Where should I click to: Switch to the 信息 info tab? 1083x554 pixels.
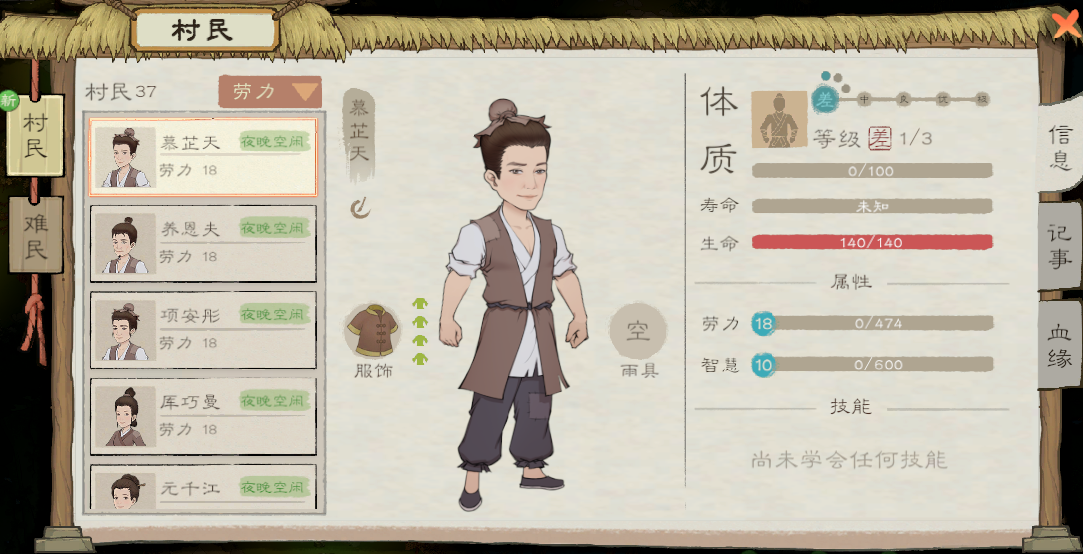coord(1060,147)
